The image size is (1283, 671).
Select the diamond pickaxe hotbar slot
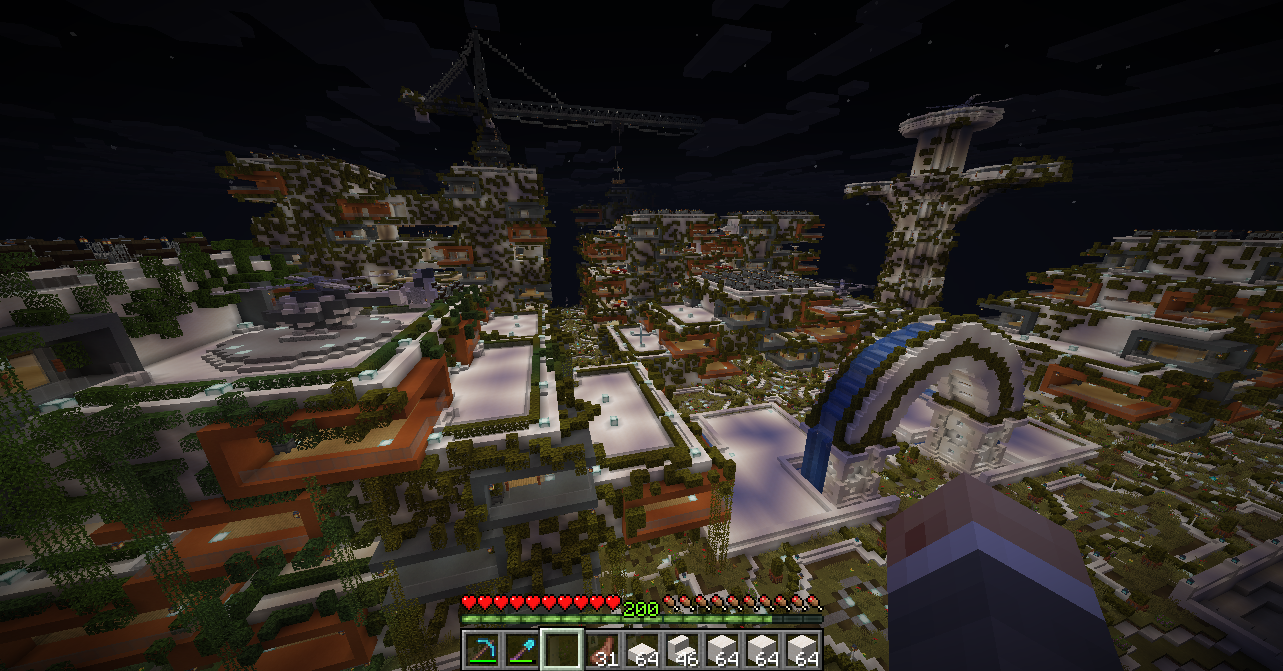coord(482,648)
